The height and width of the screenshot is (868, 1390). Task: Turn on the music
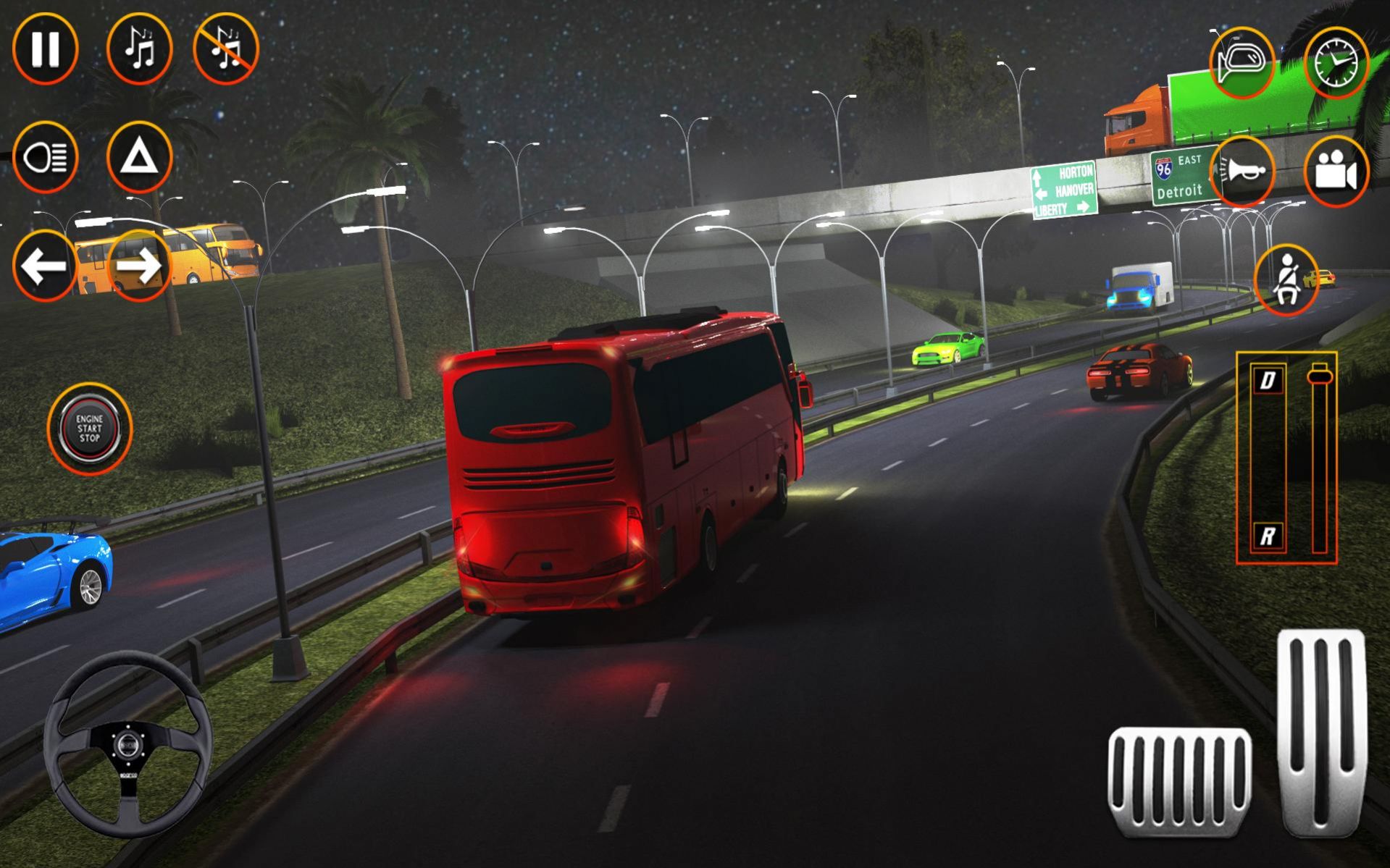point(139,49)
